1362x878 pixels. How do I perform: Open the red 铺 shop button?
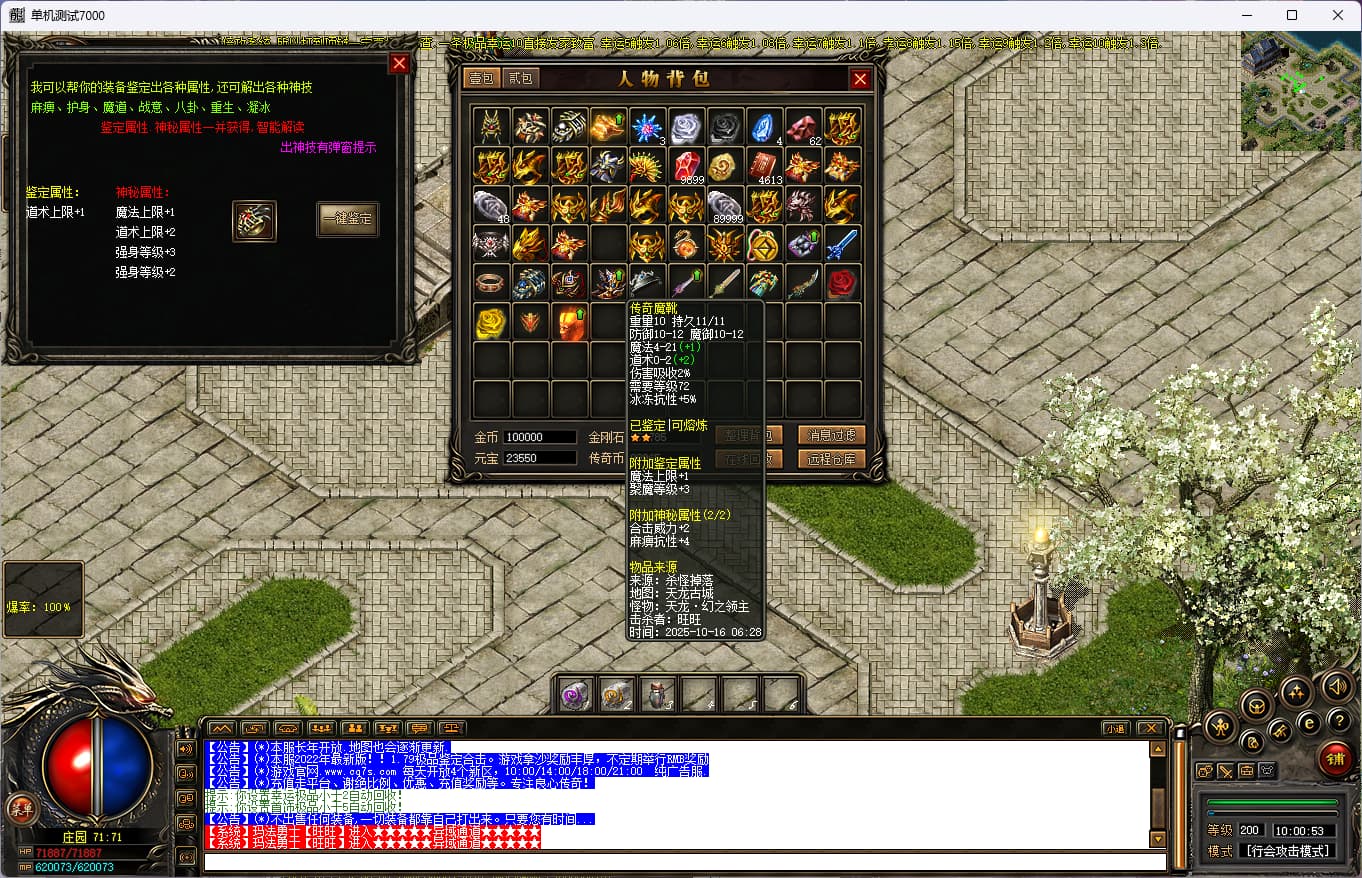coord(1335,758)
